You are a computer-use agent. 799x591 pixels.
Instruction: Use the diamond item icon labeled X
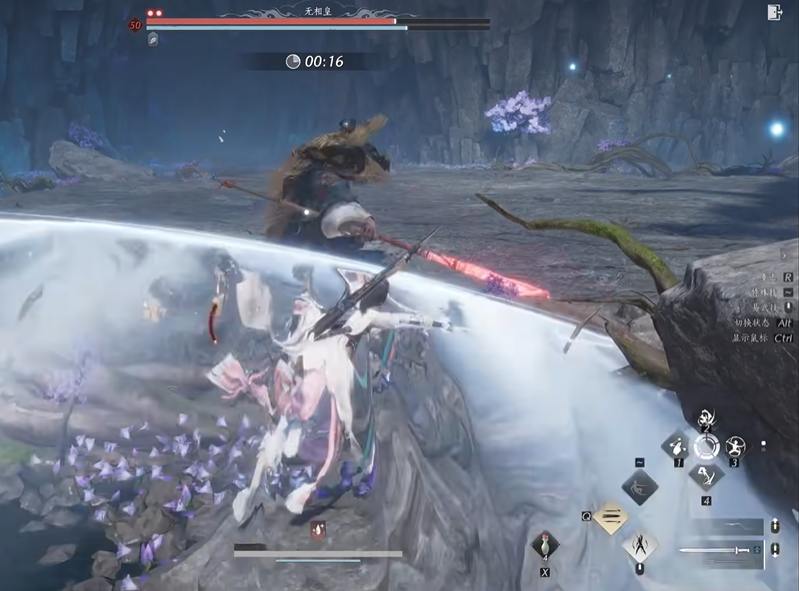tap(545, 546)
